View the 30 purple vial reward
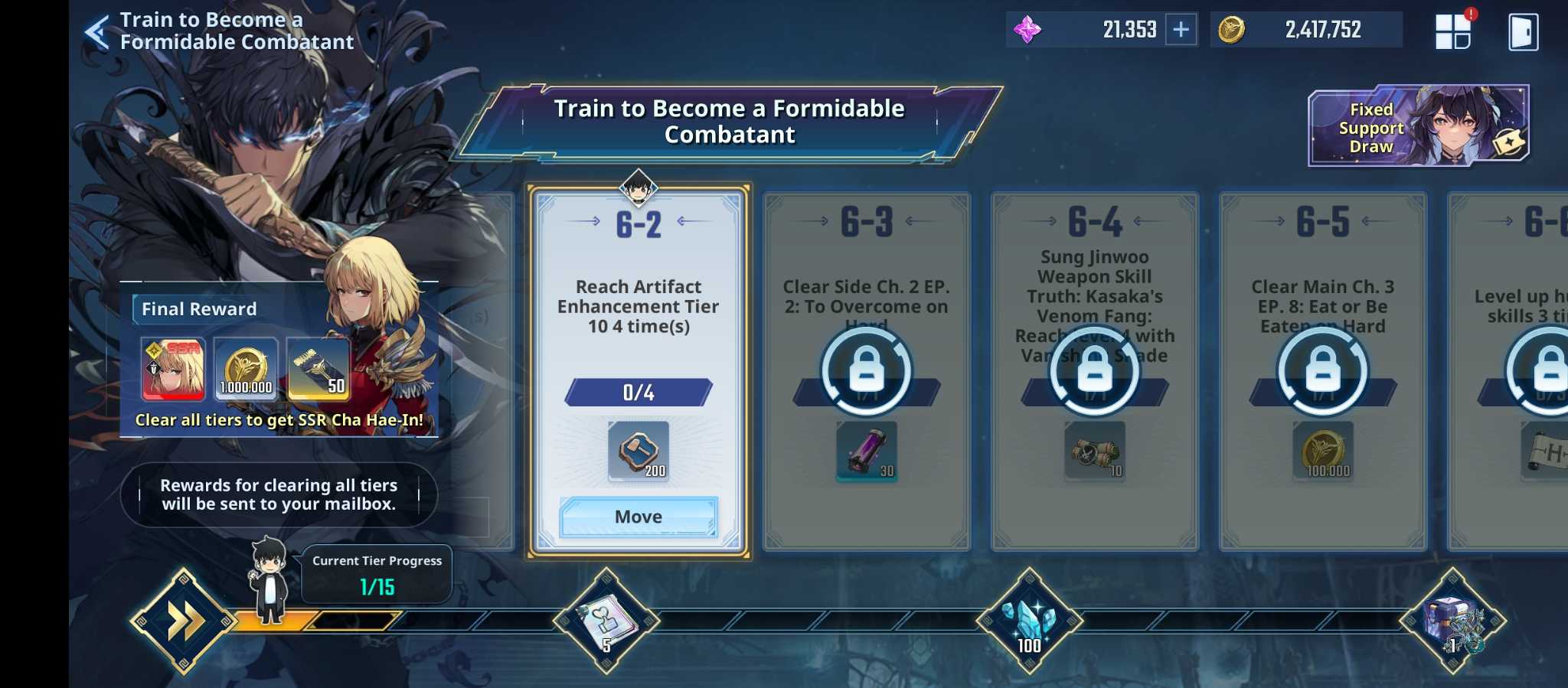Viewport: 1568px width, 688px height. click(867, 452)
